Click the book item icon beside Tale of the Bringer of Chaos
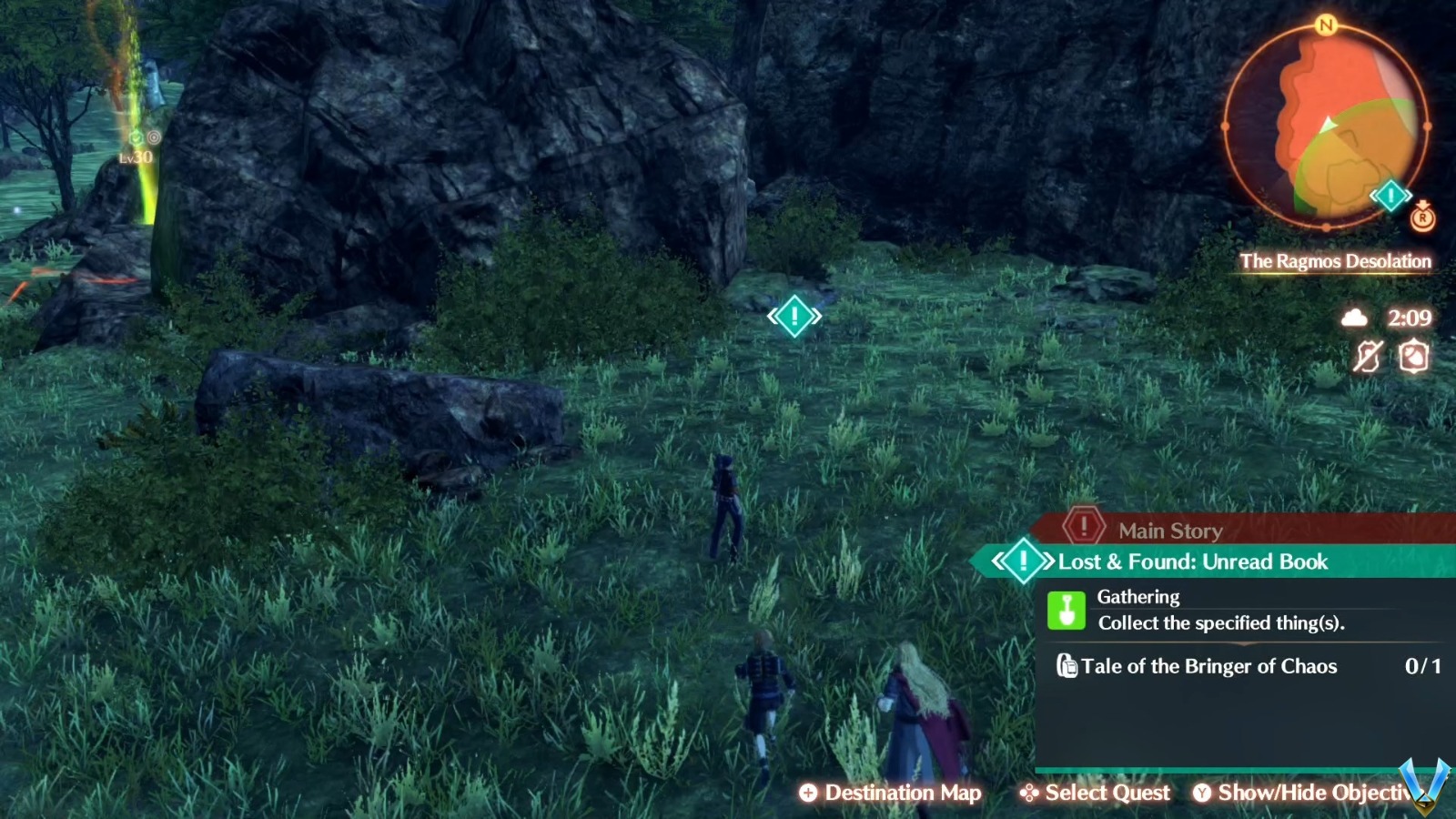Viewport: 1456px width, 819px height. [x=1069, y=666]
